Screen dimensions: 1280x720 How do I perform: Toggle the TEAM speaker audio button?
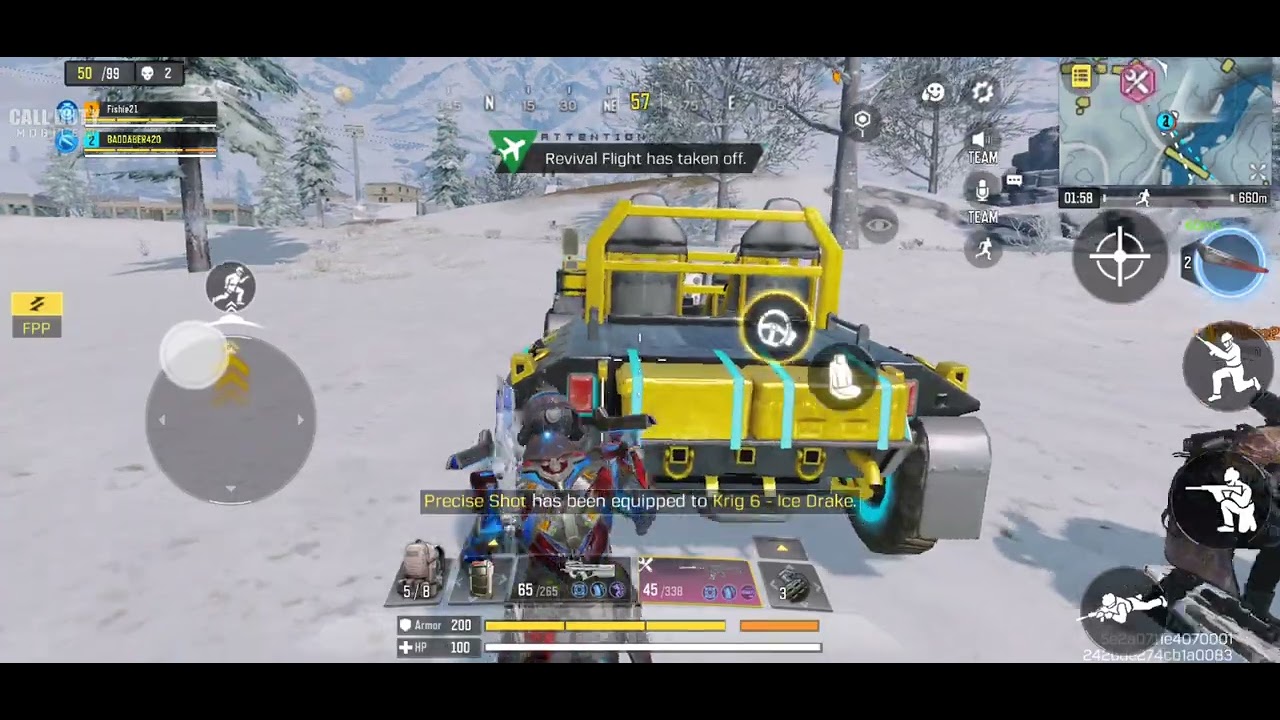[982, 145]
